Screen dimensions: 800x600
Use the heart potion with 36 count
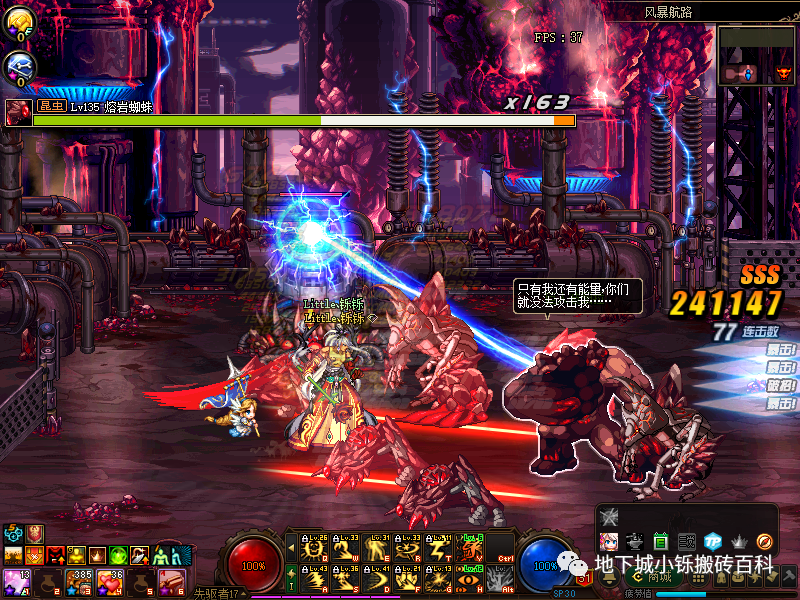pos(111,582)
